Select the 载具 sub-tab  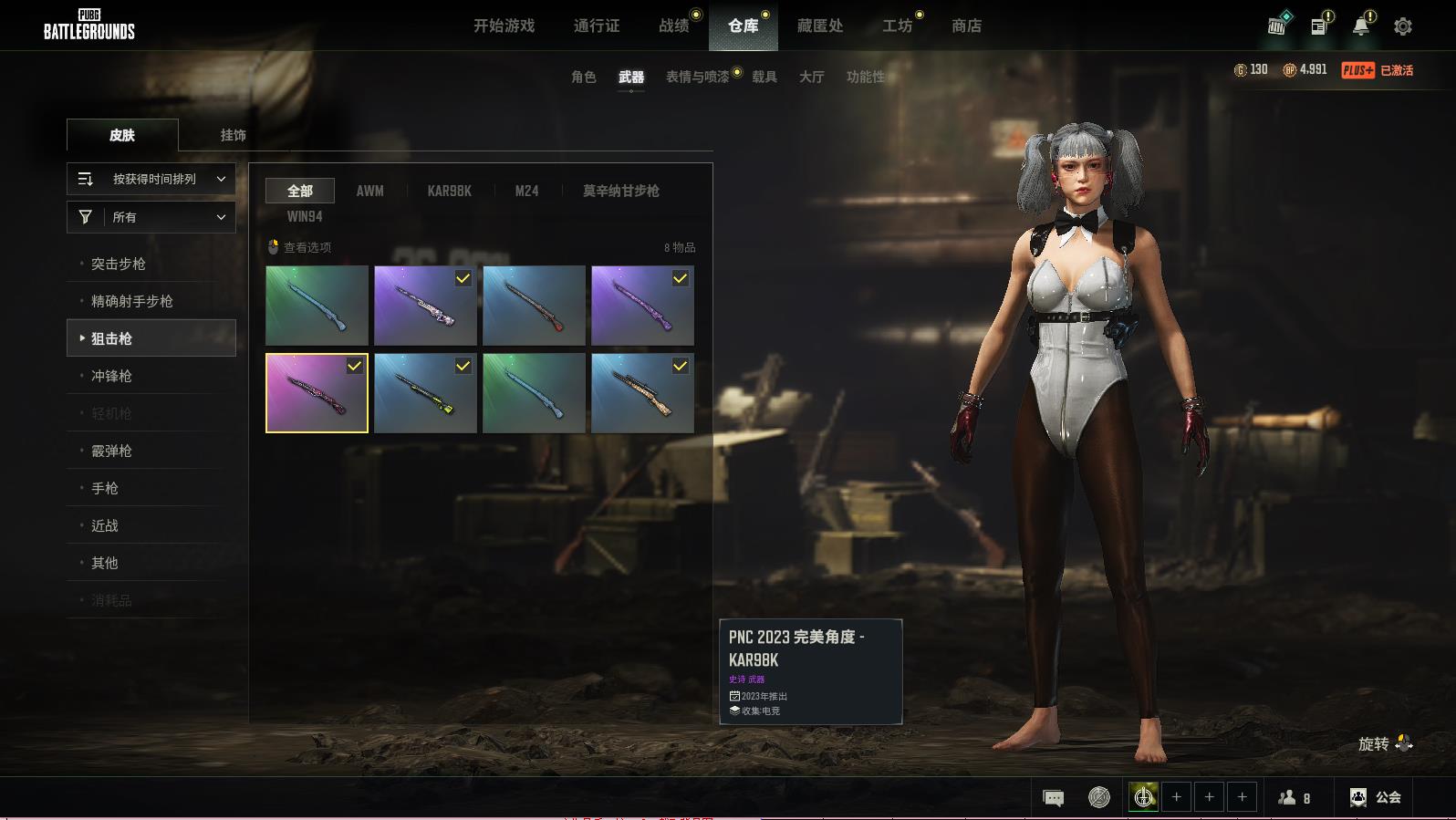click(x=764, y=77)
